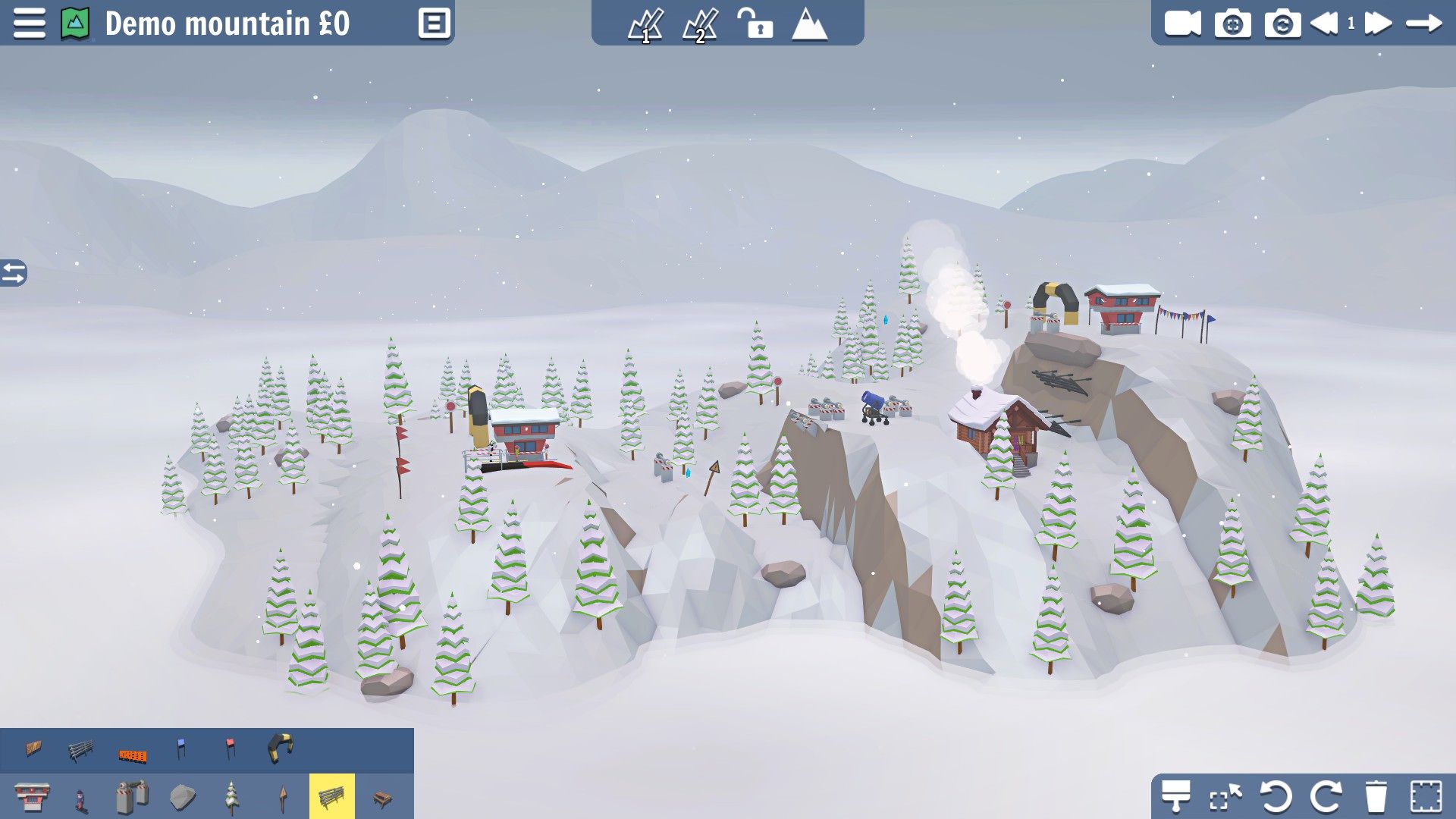Take a screenshot with the focus camera
The width and height of the screenshot is (1456, 819).
point(1232,24)
